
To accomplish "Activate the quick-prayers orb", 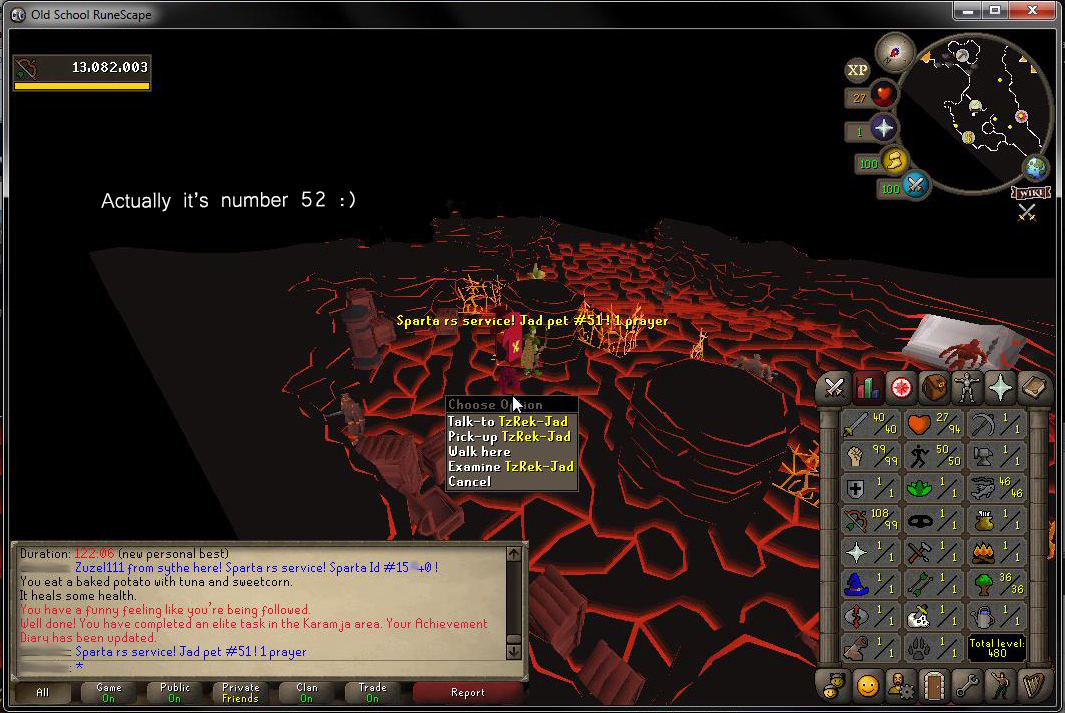I will (884, 128).
